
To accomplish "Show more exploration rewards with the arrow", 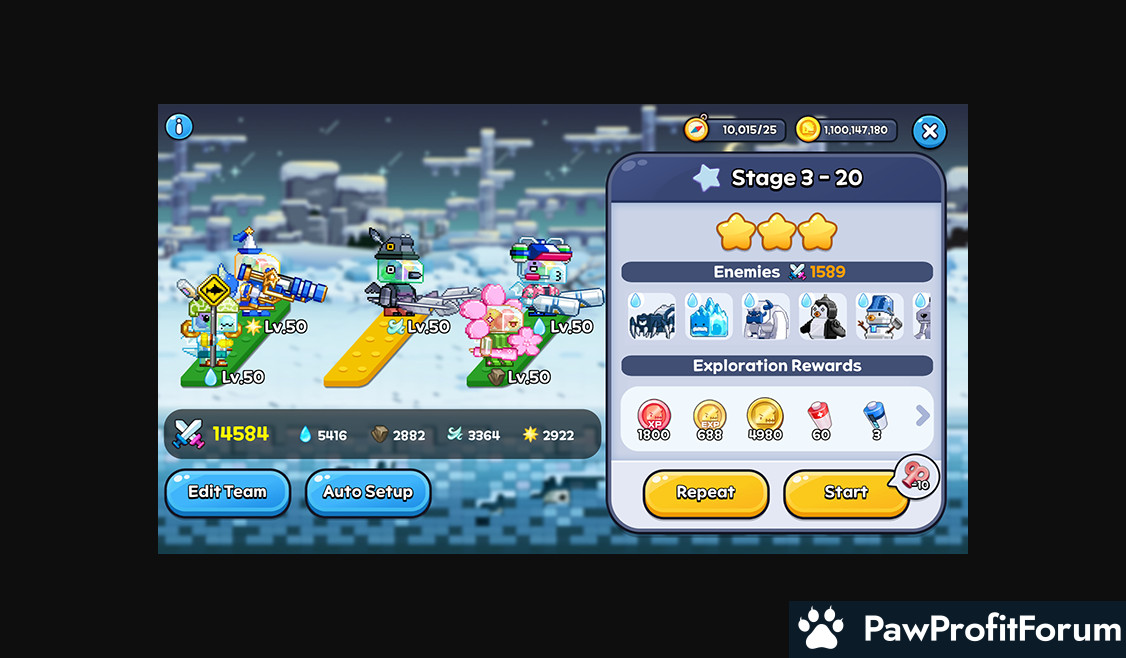I will coord(922,416).
